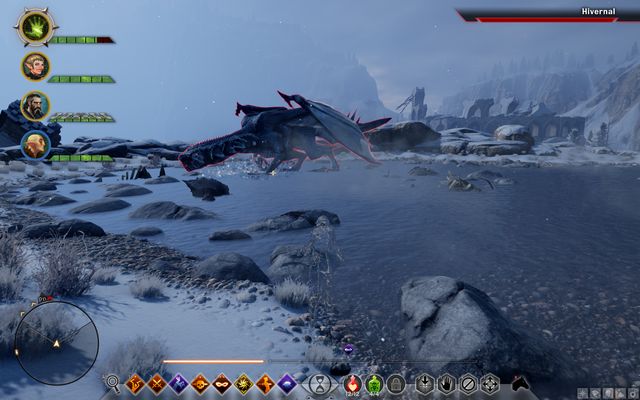Image resolution: width=640 pixels, height=400 pixels.
Task: Activate the open hand hold command
Action: 446,383
